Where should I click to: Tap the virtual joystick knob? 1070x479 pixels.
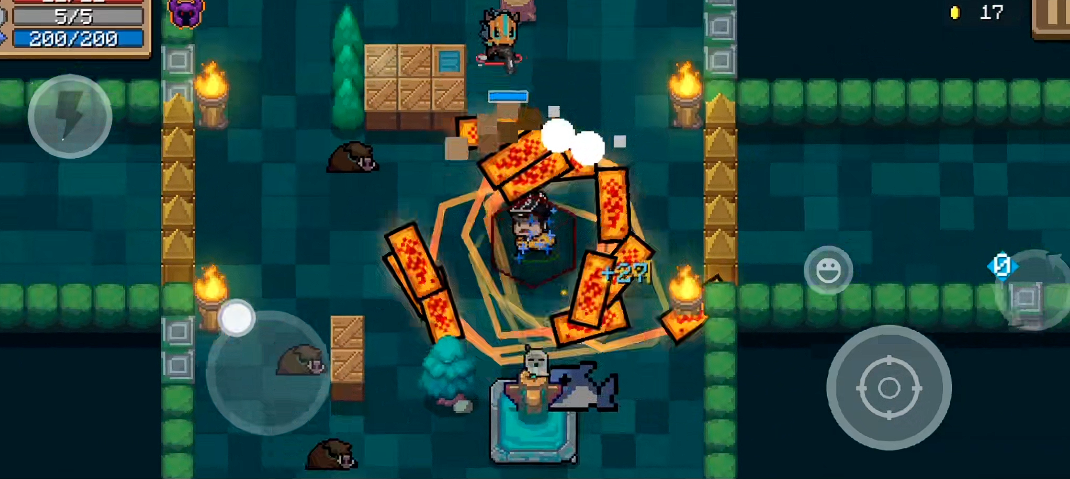pyautogui.click(x=237, y=318)
